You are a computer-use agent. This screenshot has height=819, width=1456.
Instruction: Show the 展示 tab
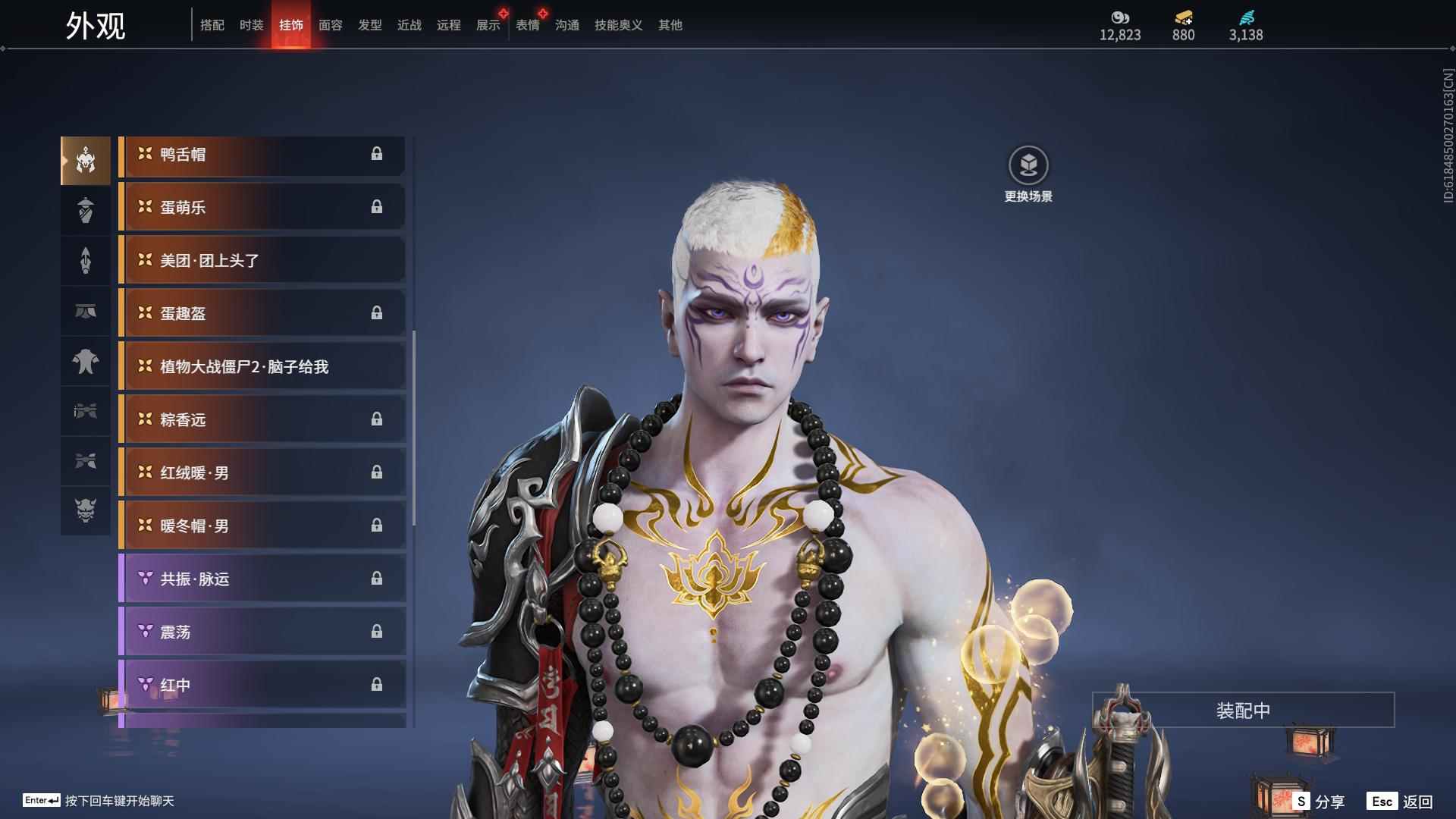pyautogui.click(x=488, y=25)
